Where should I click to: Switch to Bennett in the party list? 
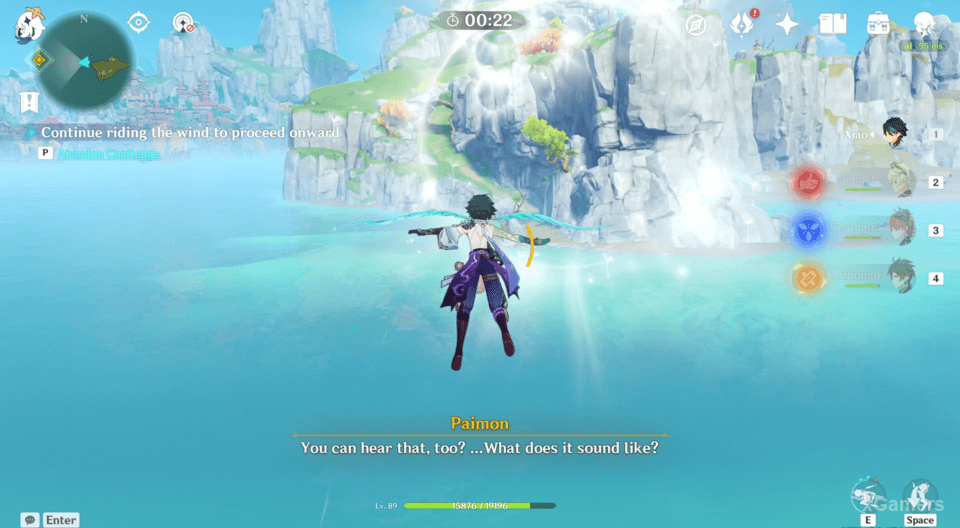(x=900, y=181)
